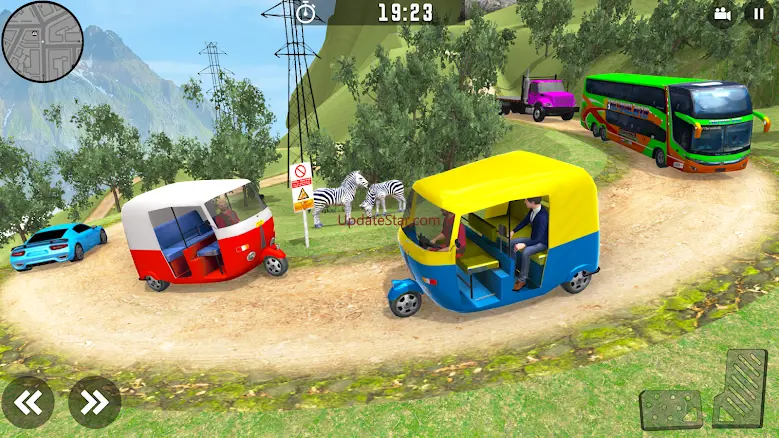Viewport: 779px width, 438px height.
Task: Tap the accelerator pedal
Action: [740, 388]
